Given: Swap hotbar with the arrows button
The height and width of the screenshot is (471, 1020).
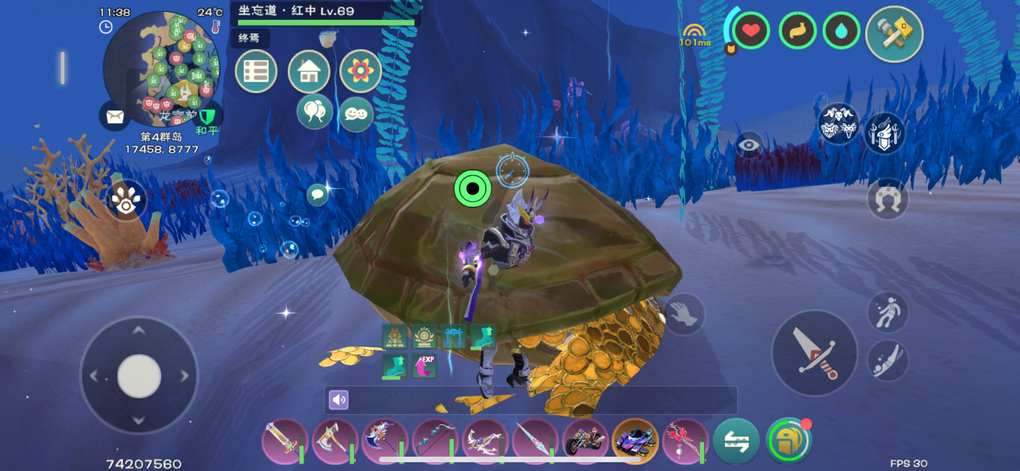Looking at the screenshot, I should [736, 440].
